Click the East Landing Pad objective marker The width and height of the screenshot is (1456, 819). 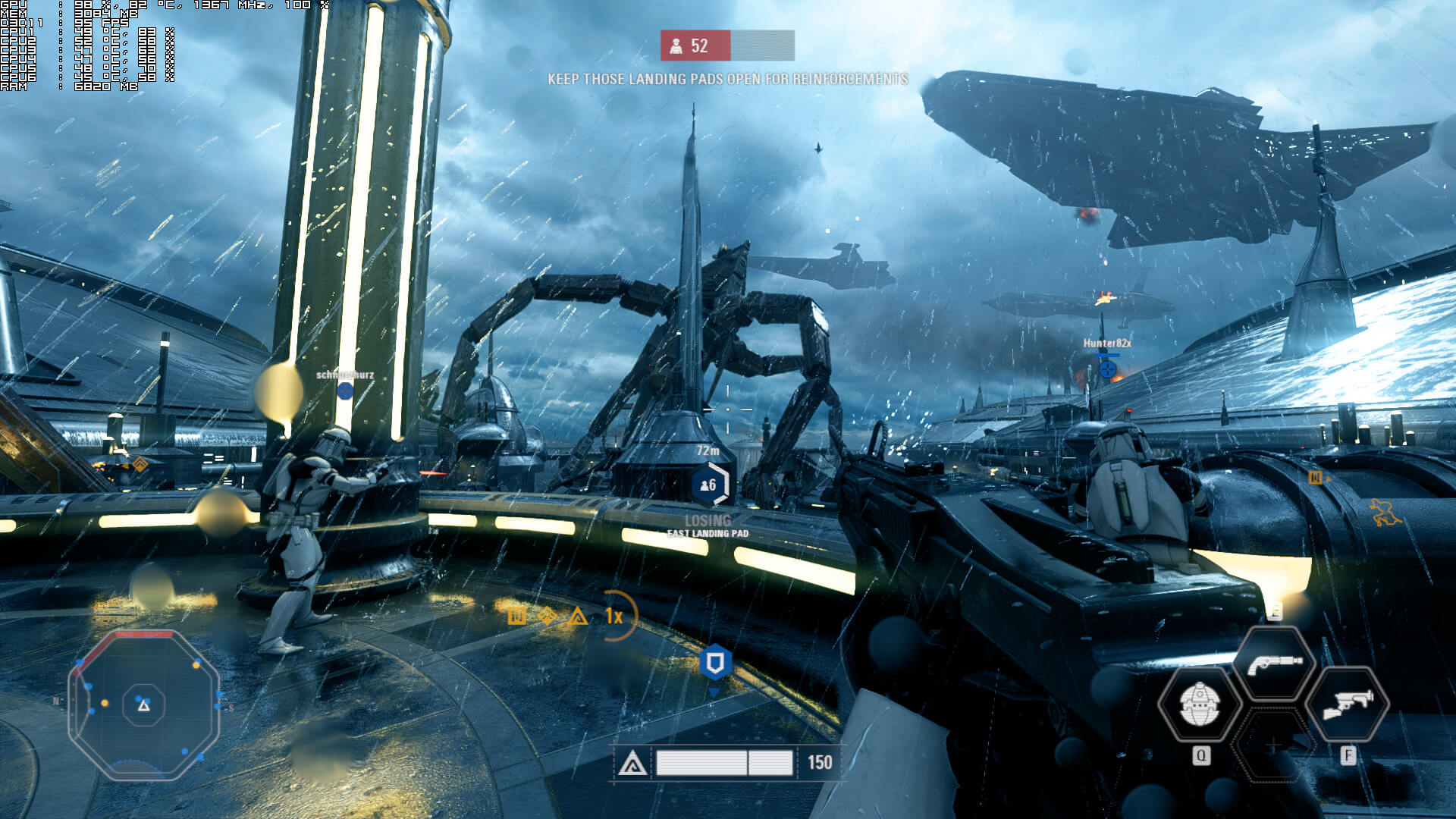(709, 485)
